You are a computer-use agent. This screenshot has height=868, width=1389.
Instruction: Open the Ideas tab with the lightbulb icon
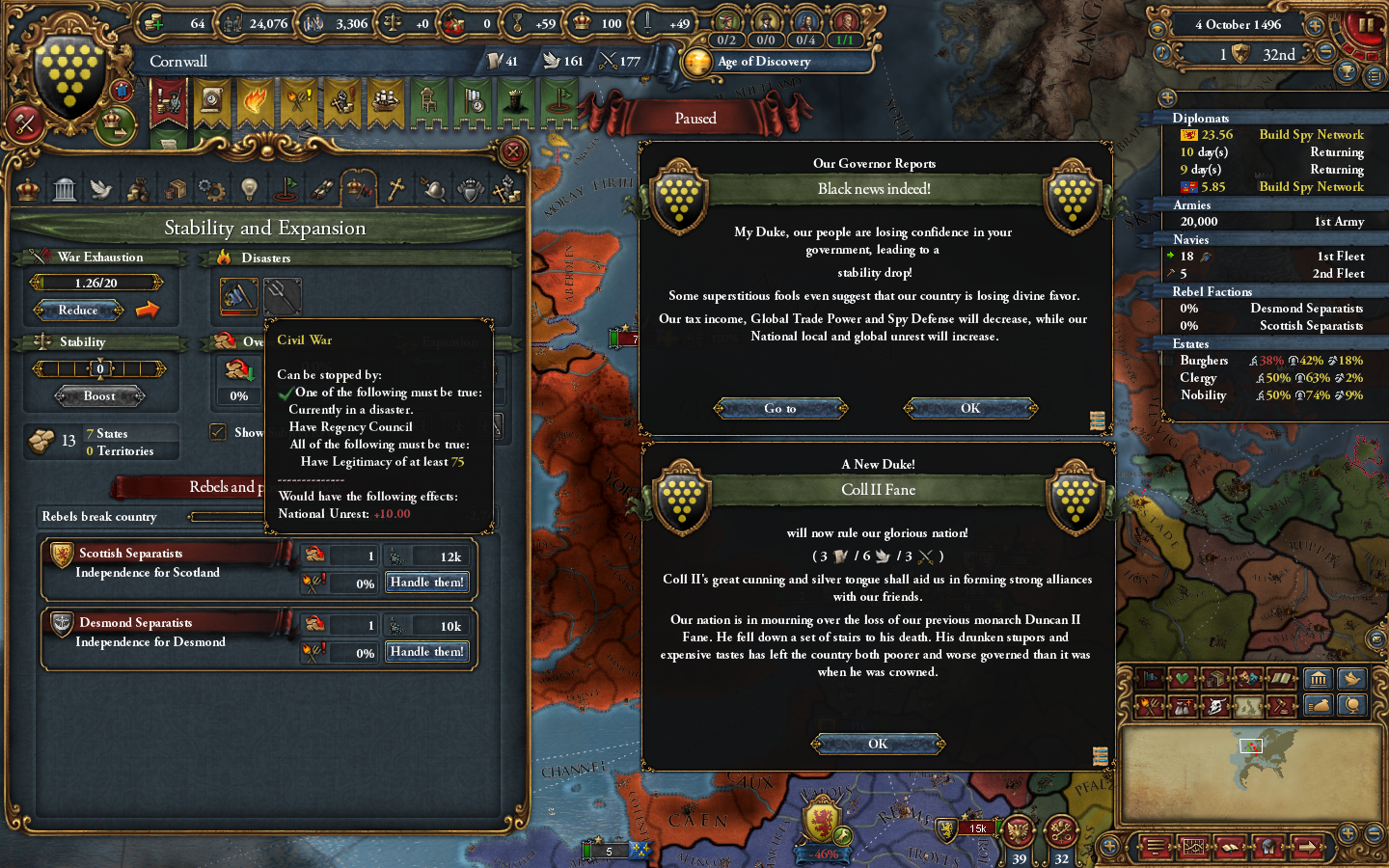click(x=249, y=189)
